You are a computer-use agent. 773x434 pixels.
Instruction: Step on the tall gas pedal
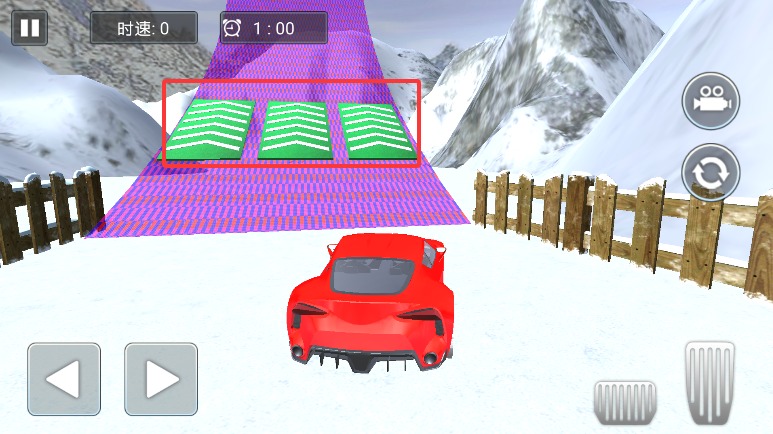tap(710, 382)
